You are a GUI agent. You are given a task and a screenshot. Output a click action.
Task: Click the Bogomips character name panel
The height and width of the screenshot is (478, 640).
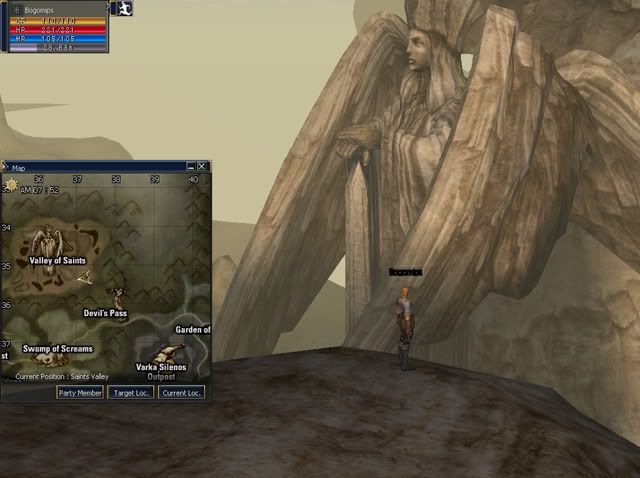pyautogui.click(x=55, y=8)
